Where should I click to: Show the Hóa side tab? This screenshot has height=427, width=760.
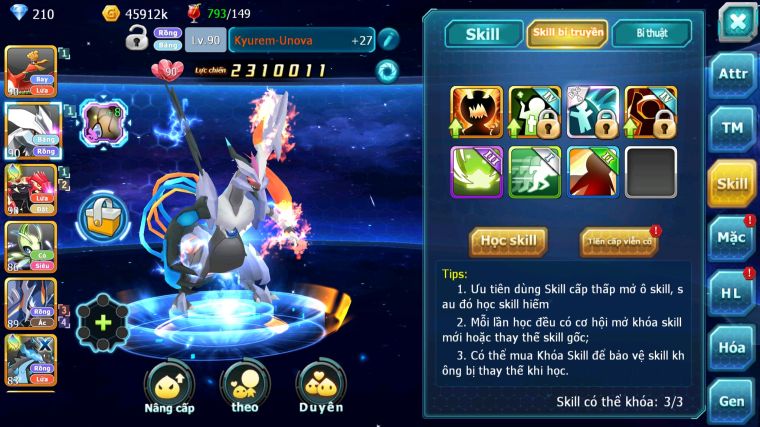pos(733,347)
